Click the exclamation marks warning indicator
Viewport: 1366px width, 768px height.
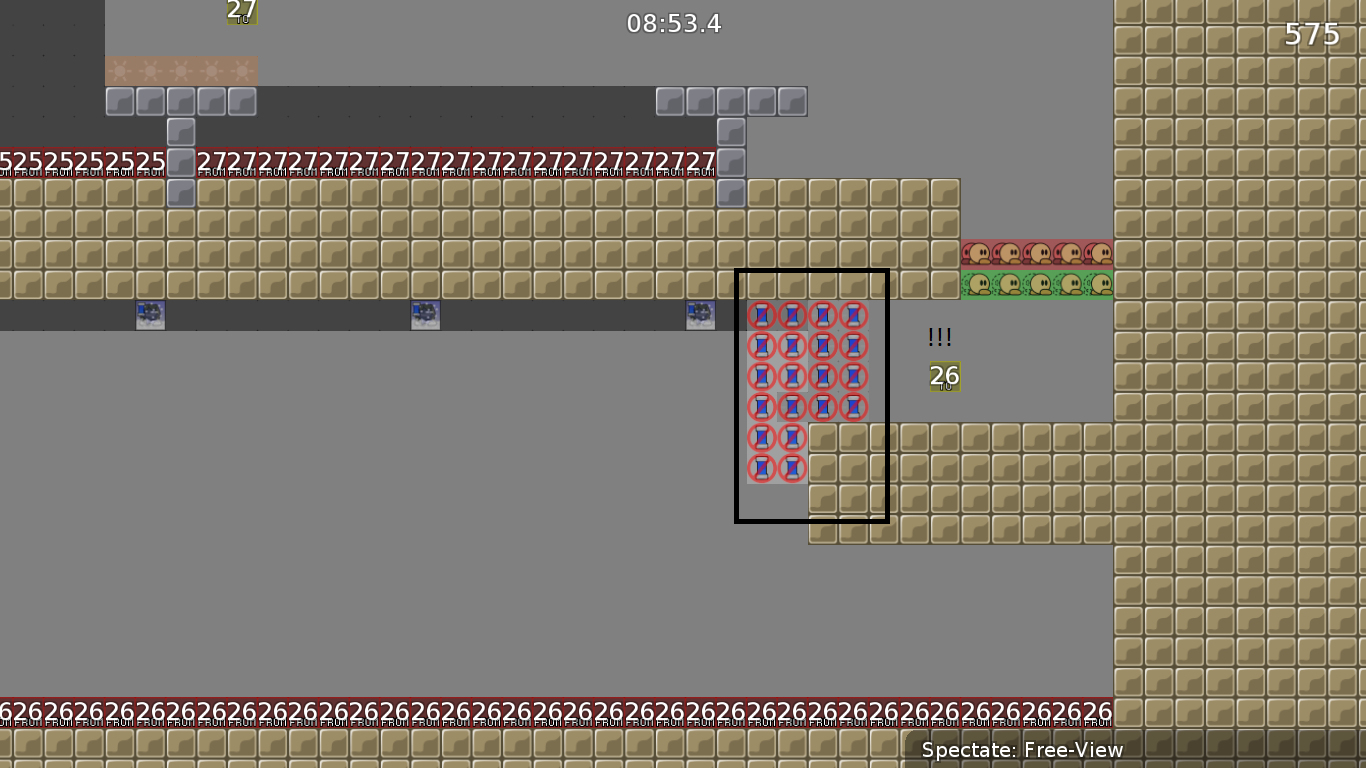tap(939, 337)
